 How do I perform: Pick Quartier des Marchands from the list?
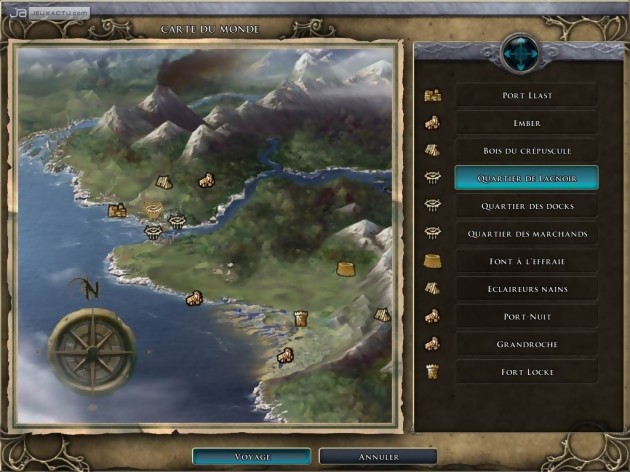point(526,234)
